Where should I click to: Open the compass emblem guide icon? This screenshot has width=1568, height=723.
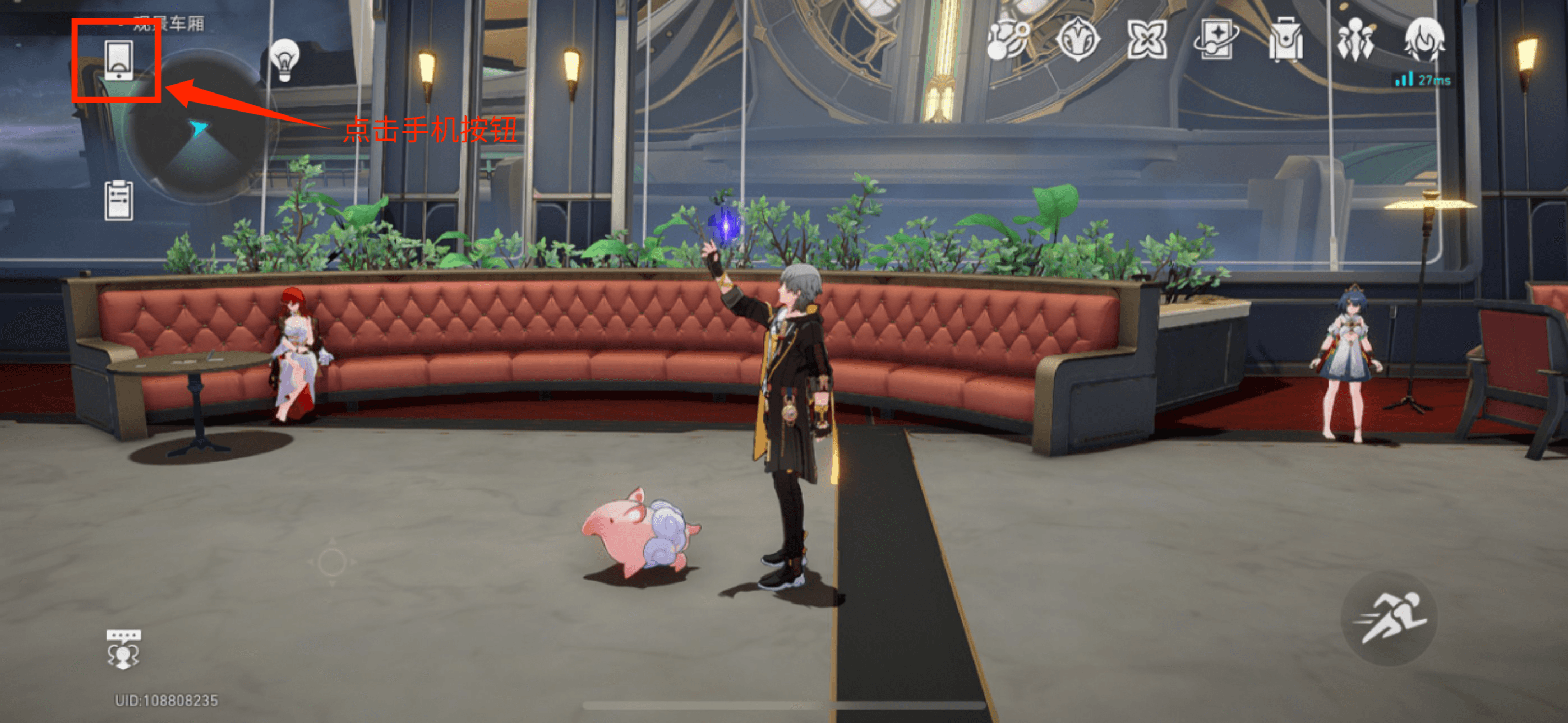coord(1078,40)
